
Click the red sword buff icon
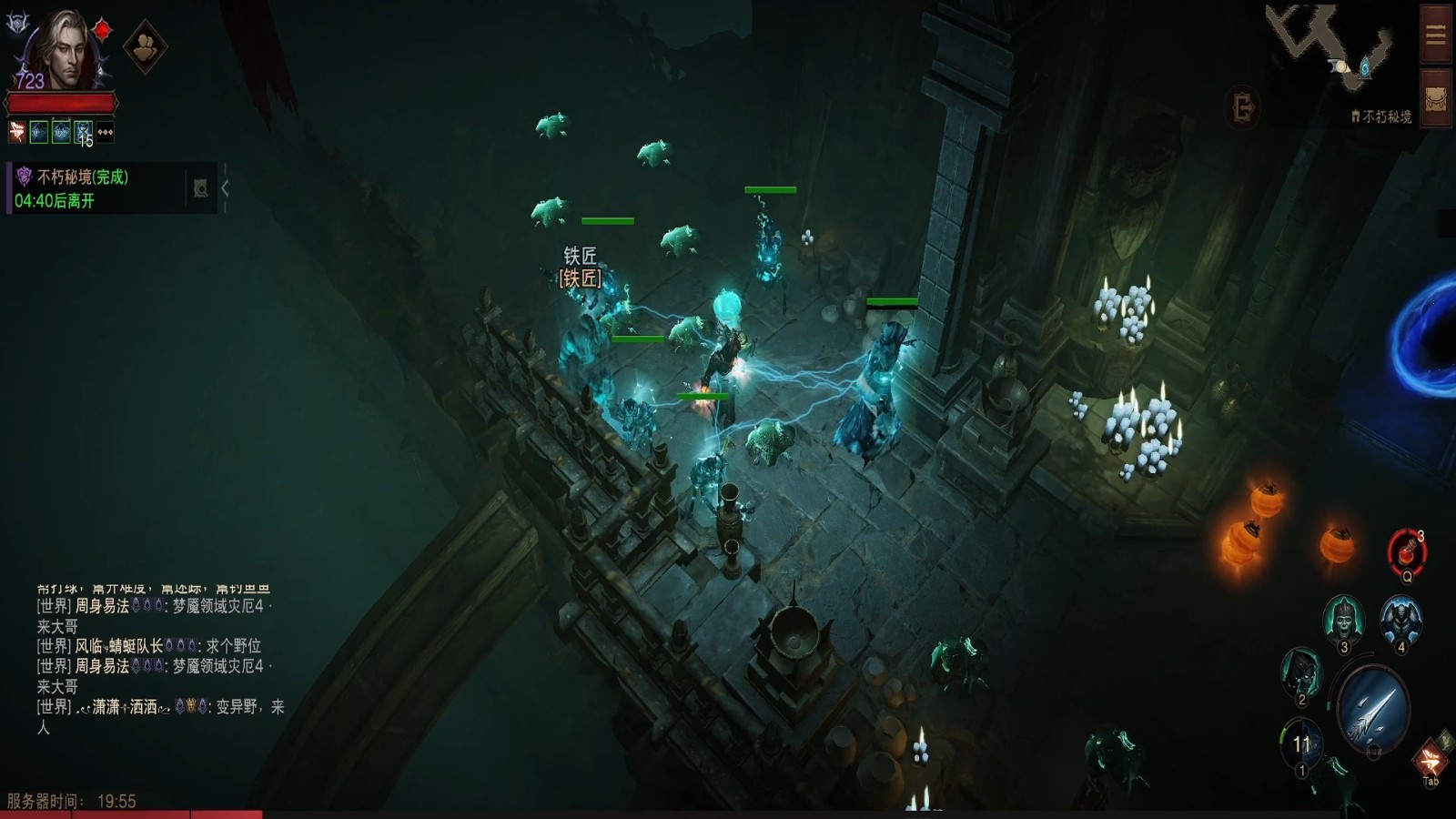(16, 133)
